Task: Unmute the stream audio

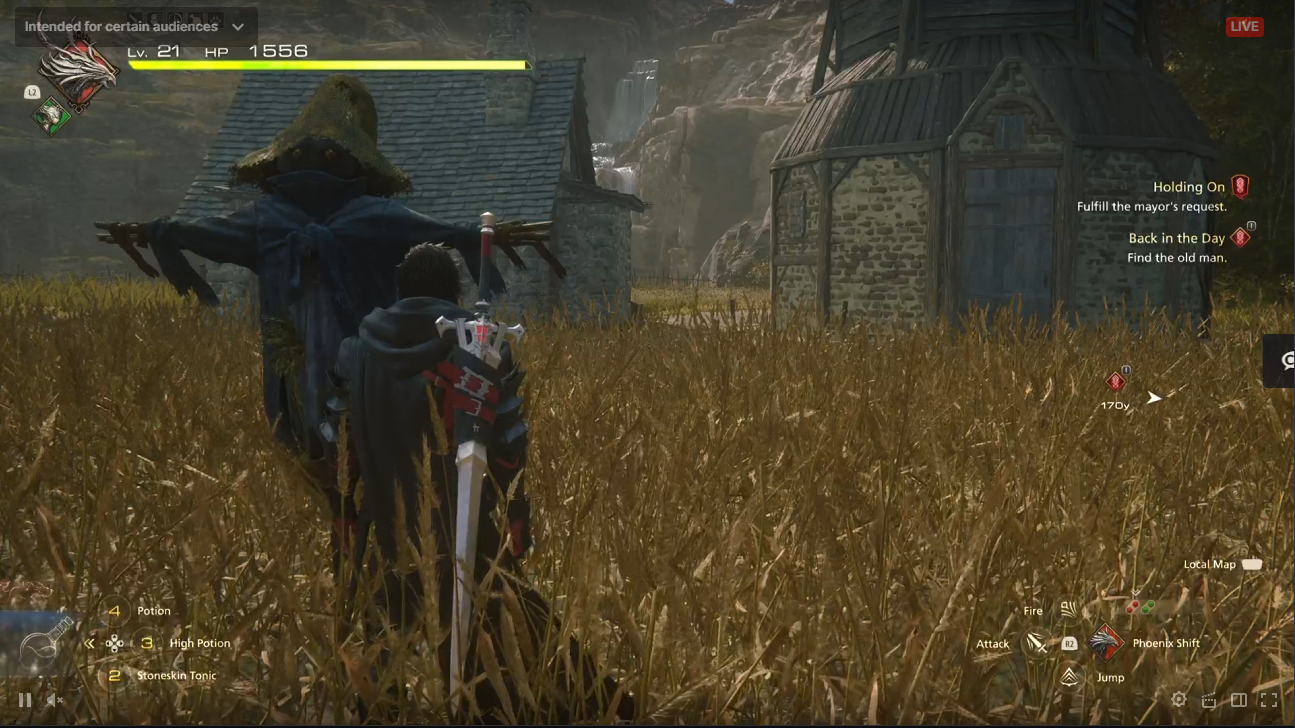Action: point(55,700)
